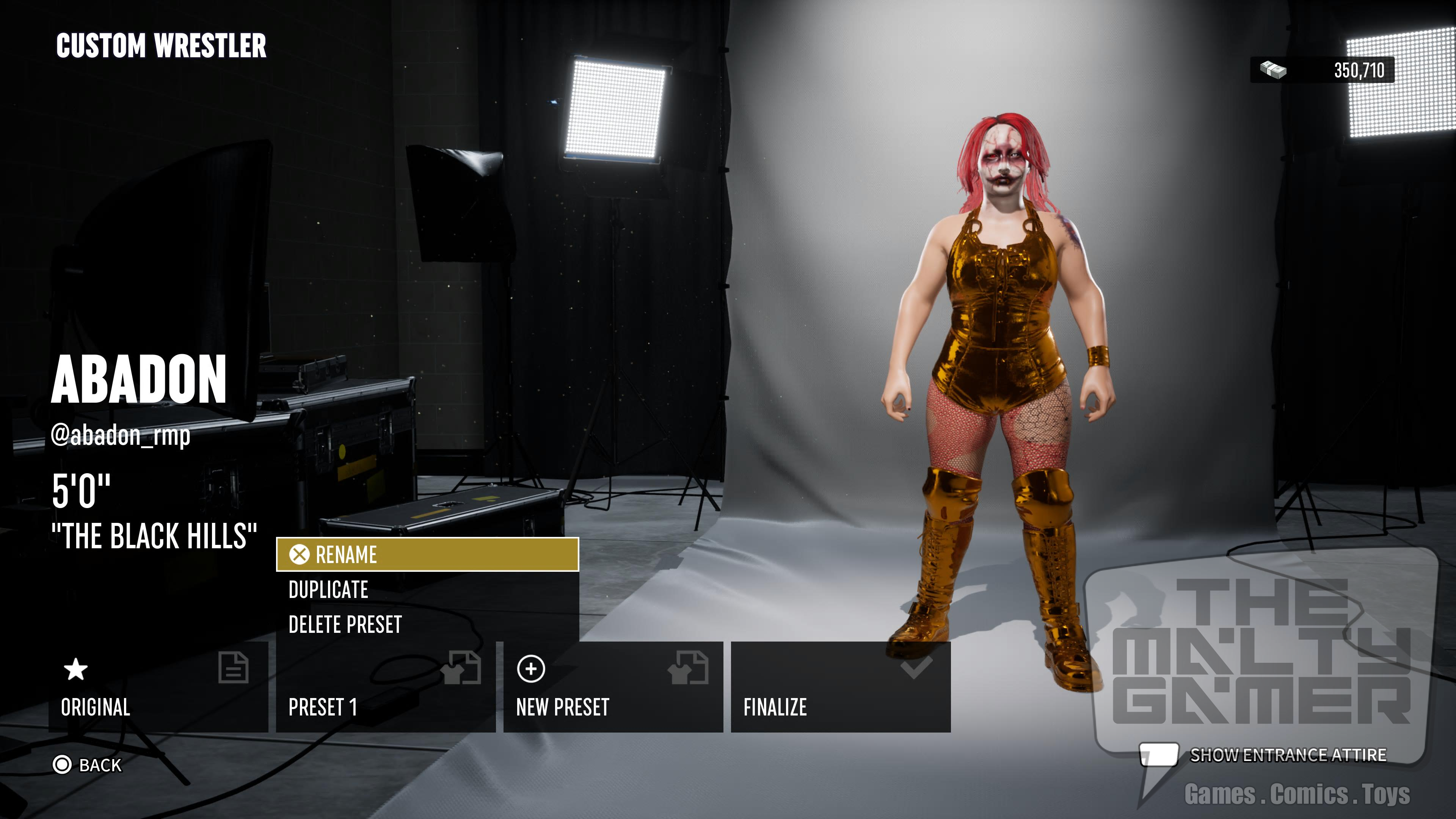Click Finalize to confirm wrestler
Image resolution: width=1456 pixels, height=819 pixels.
pos(841,687)
